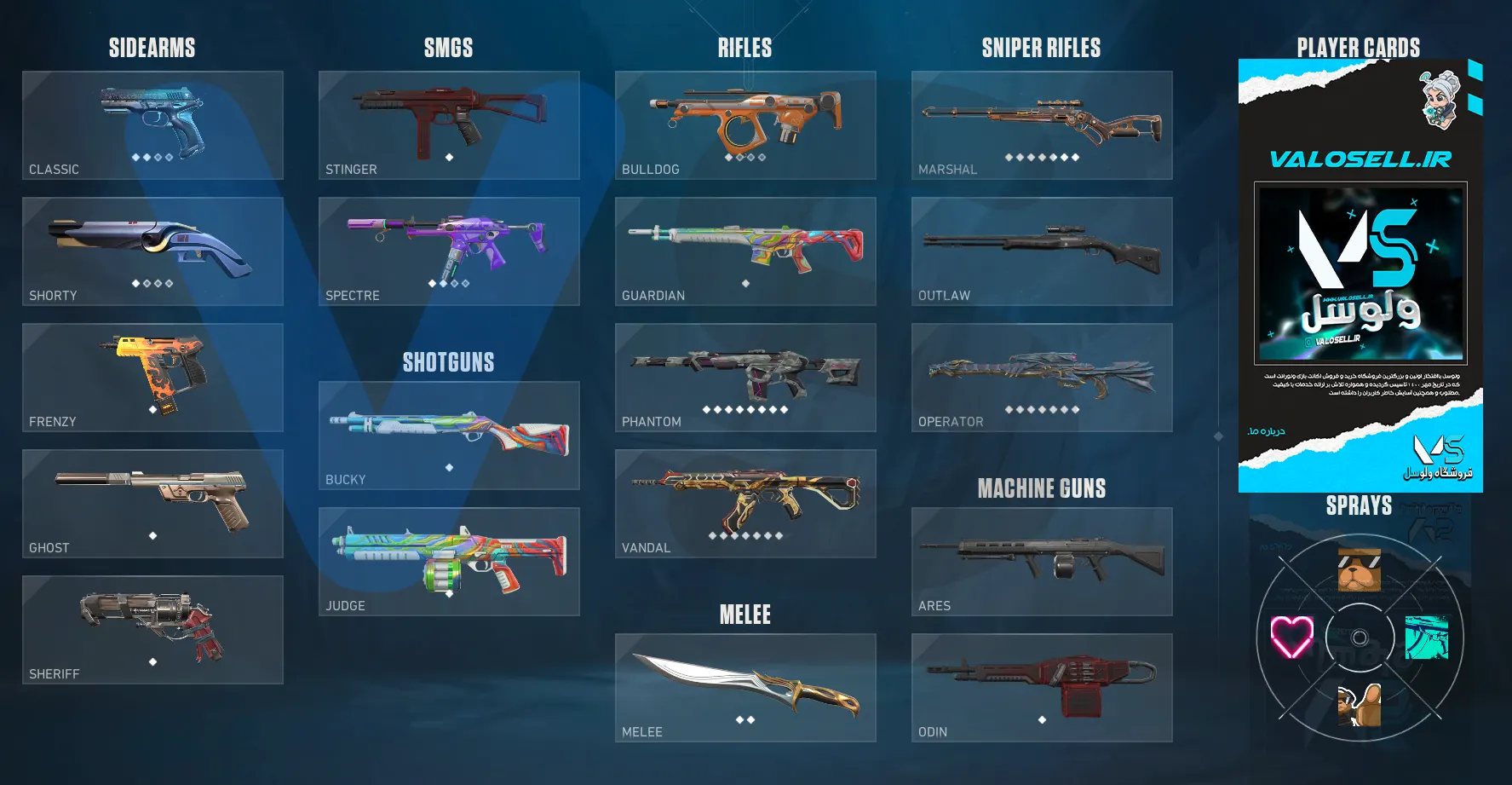1512x785 pixels.
Task: Select the Outlaw sniper tile
Action: (1042, 251)
